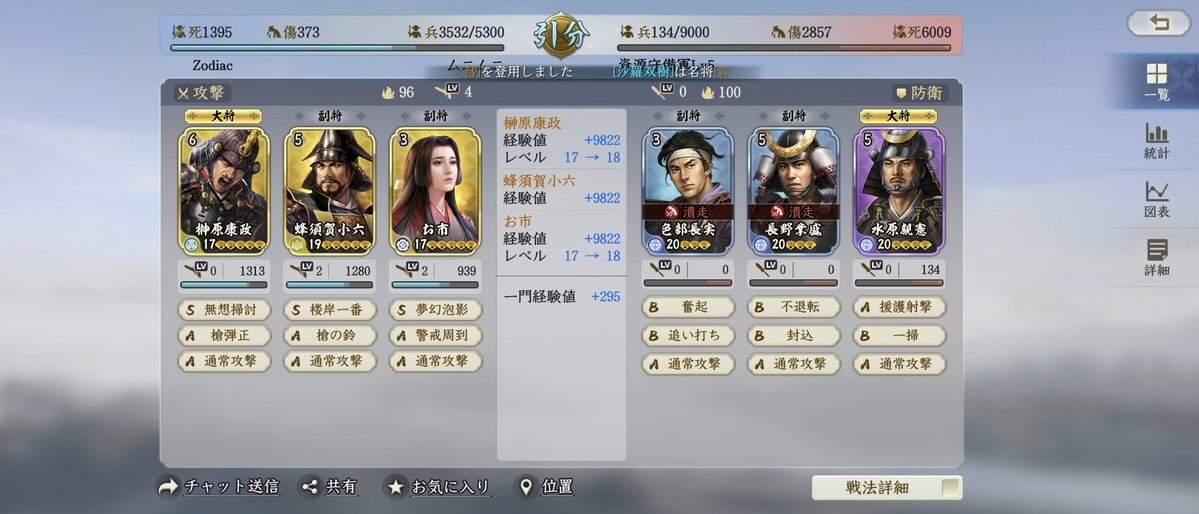Jump to battle 位置 location
1199x514 pixels.
click(544, 487)
